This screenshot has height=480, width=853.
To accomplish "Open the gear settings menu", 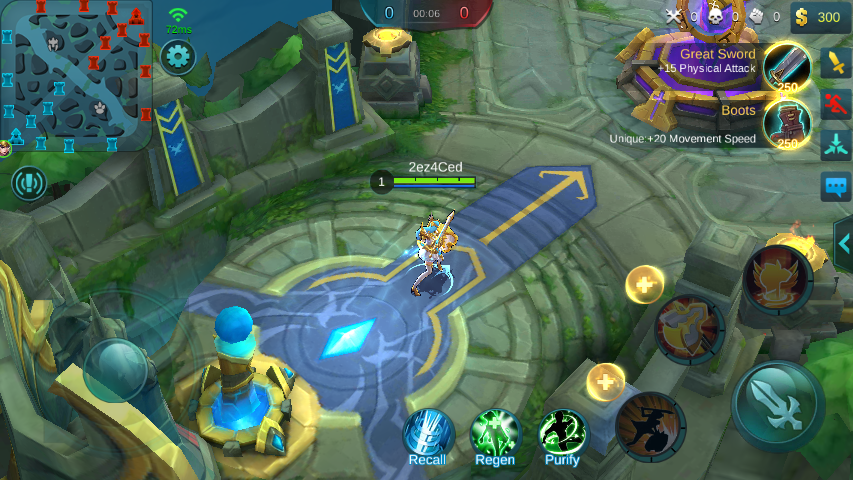I will click(178, 56).
